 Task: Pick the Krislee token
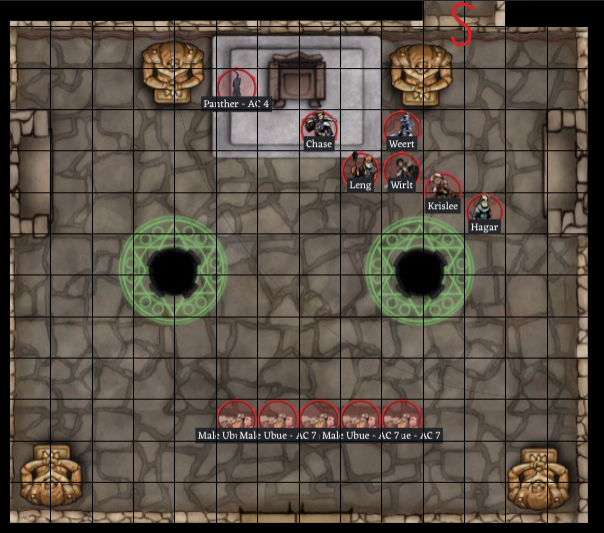pyautogui.click(x=442, y=189)
